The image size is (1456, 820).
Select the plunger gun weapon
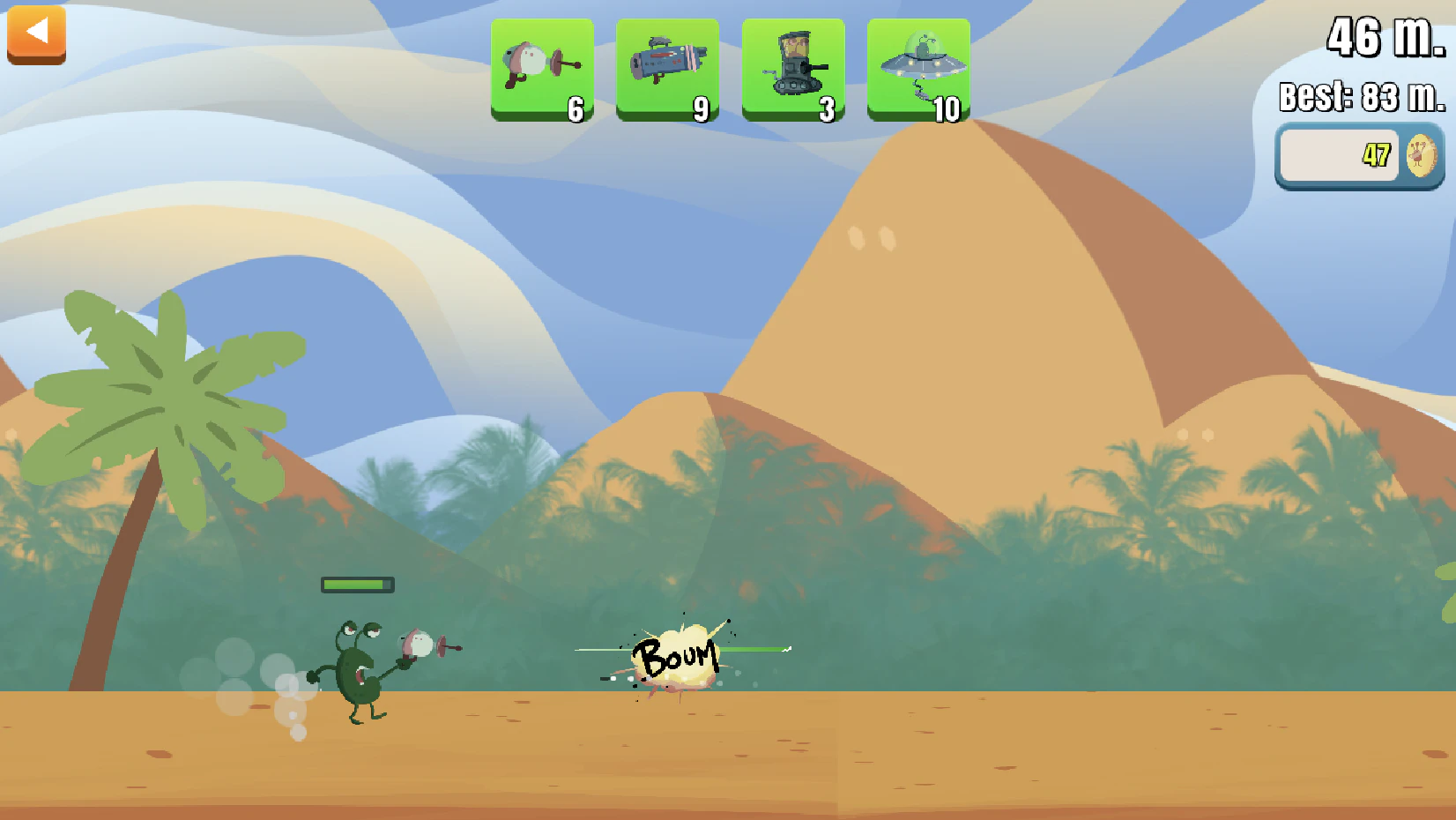coord(542,69)
